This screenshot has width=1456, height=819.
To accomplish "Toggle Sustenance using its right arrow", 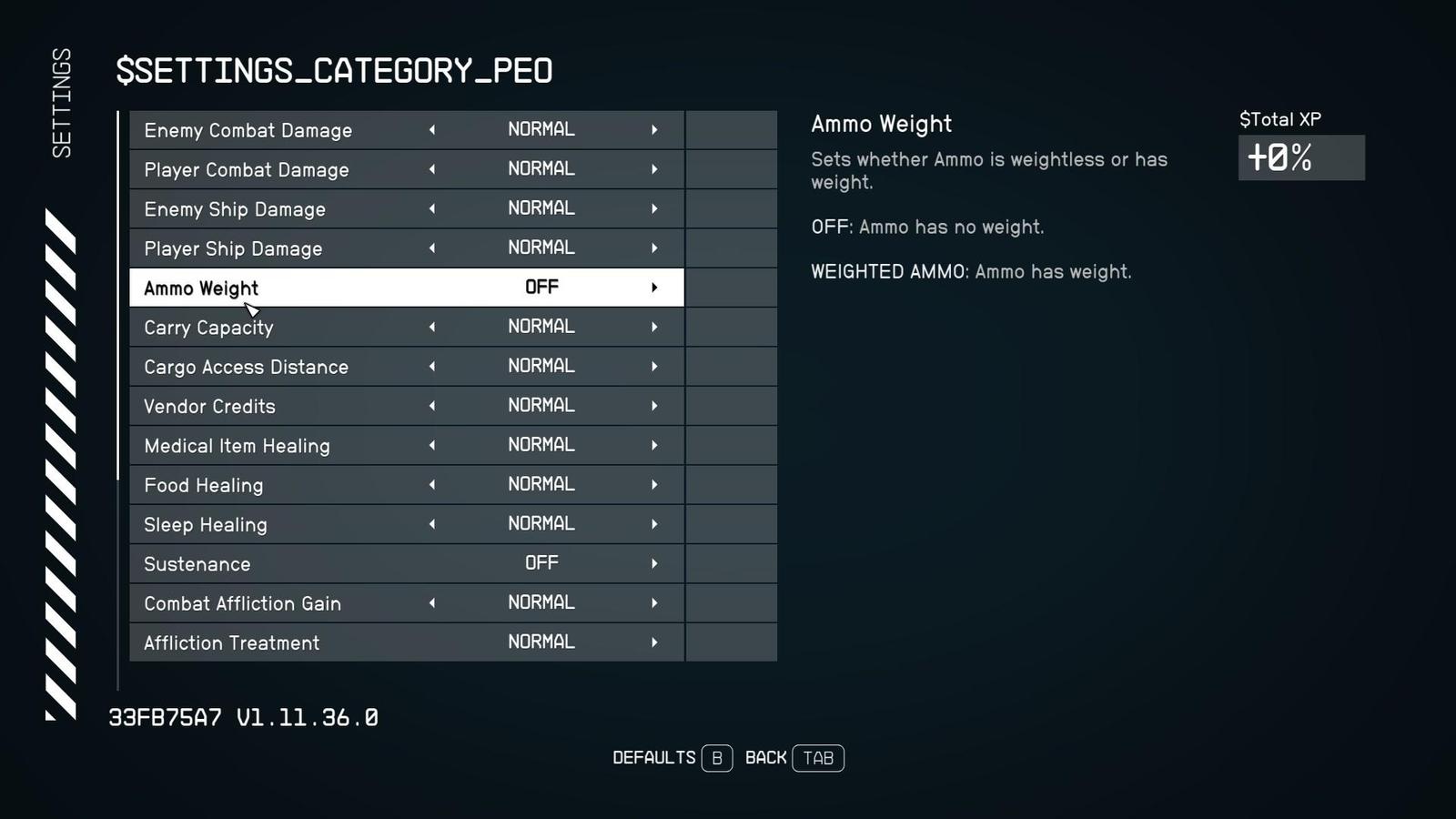I will coord(654,563).
